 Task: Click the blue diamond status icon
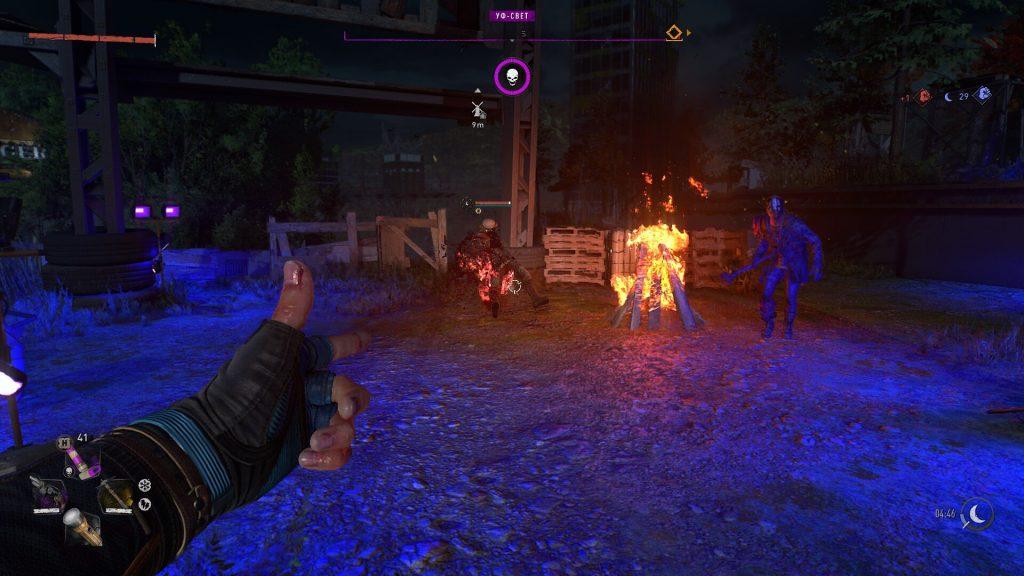pos(983,95)
